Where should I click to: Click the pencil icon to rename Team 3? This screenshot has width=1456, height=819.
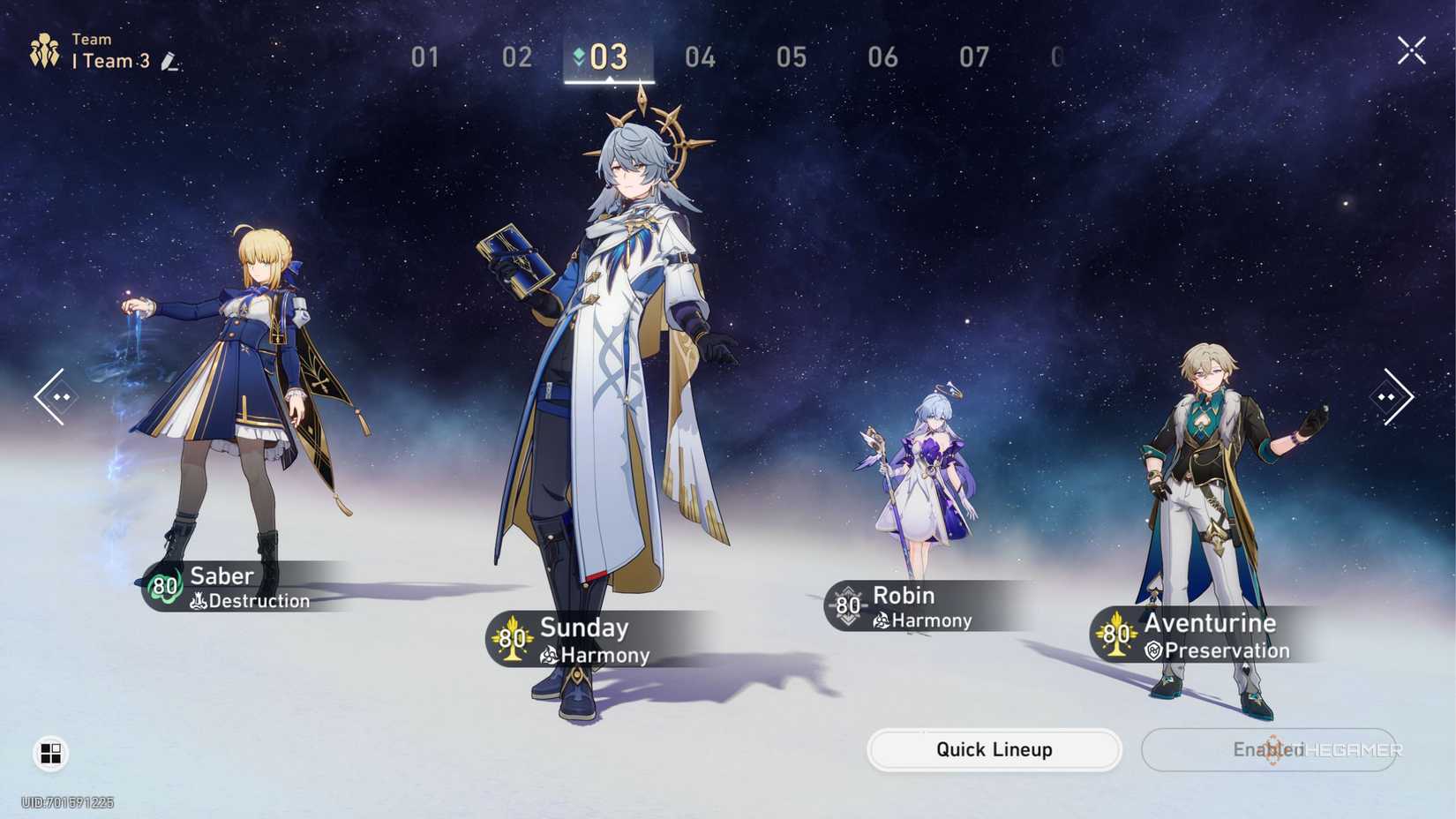click(x=170, y=62)
